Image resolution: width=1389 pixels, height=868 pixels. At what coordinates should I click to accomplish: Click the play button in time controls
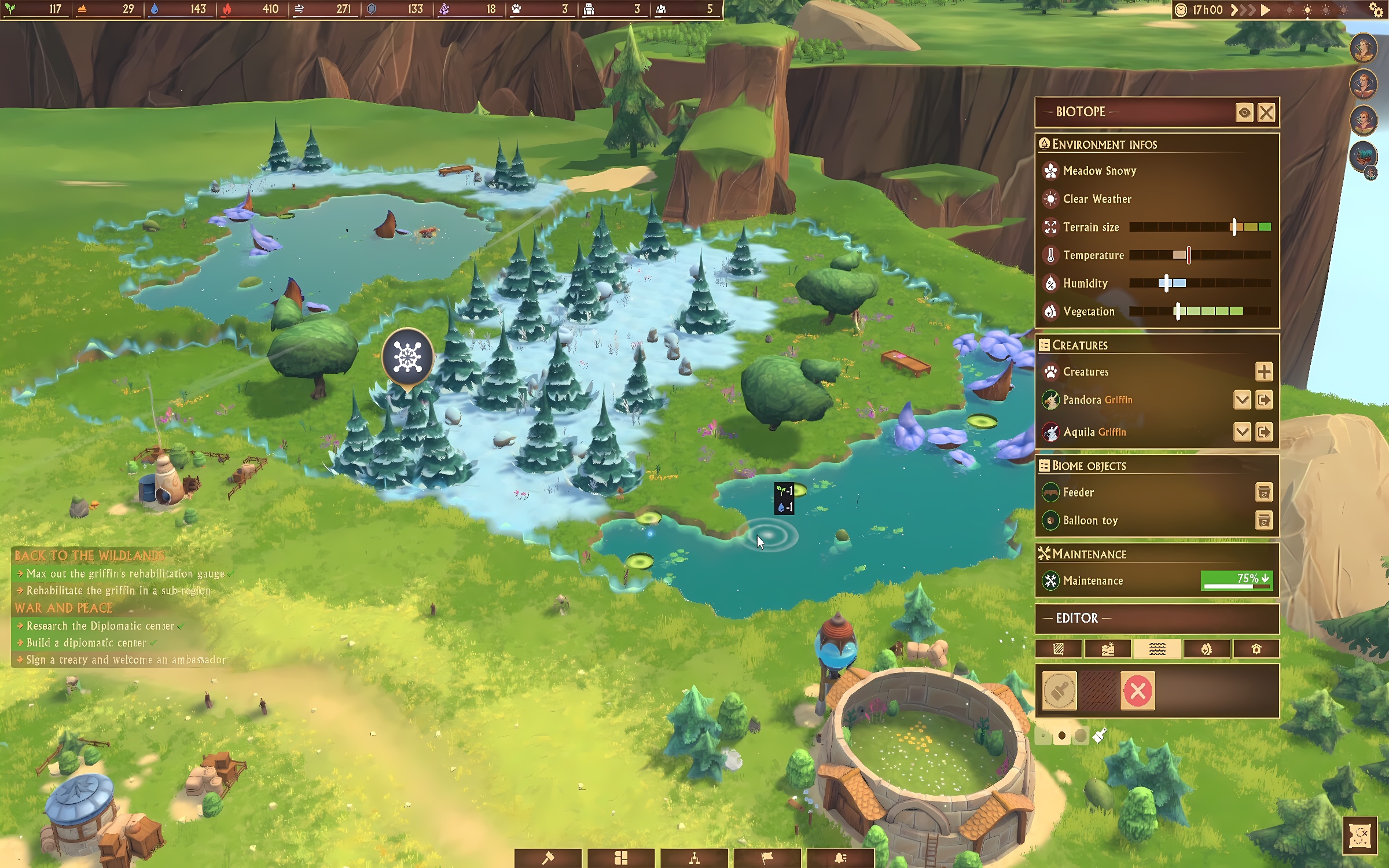1265,10
